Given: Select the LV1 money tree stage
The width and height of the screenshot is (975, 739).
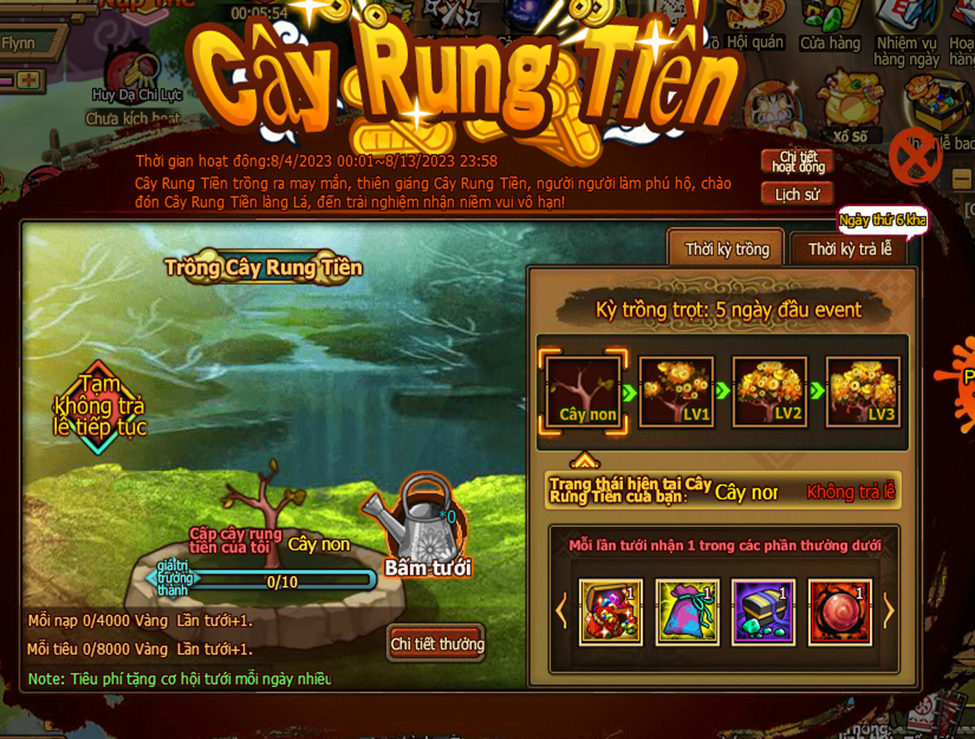Looking at the screenshot, I should (676, 391).
